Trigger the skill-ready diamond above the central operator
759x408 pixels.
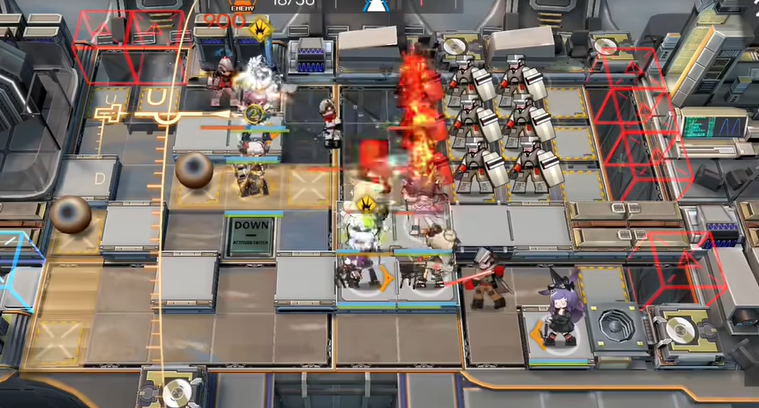pos(367,207)
